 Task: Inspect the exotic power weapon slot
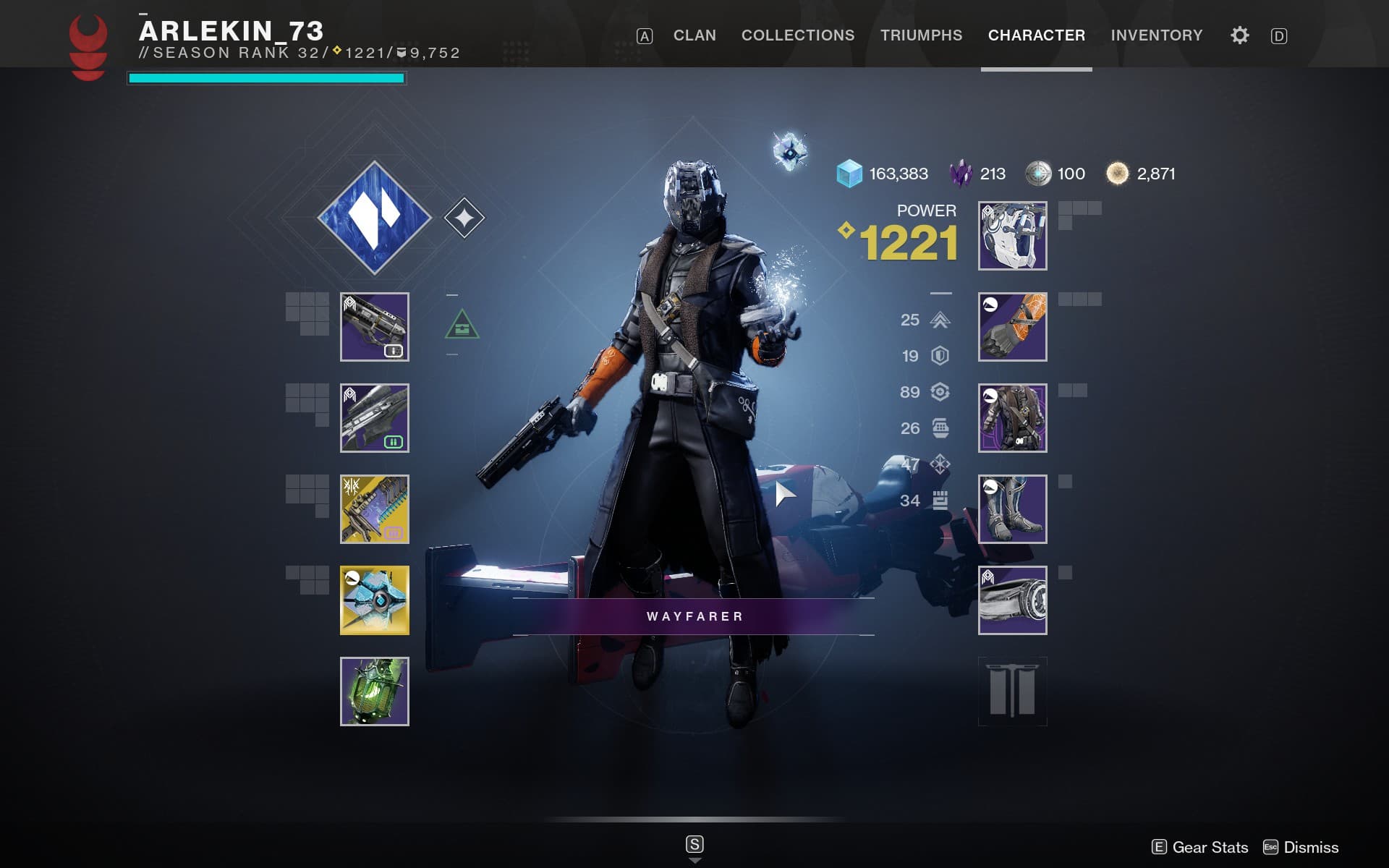[x=374, y=509]
